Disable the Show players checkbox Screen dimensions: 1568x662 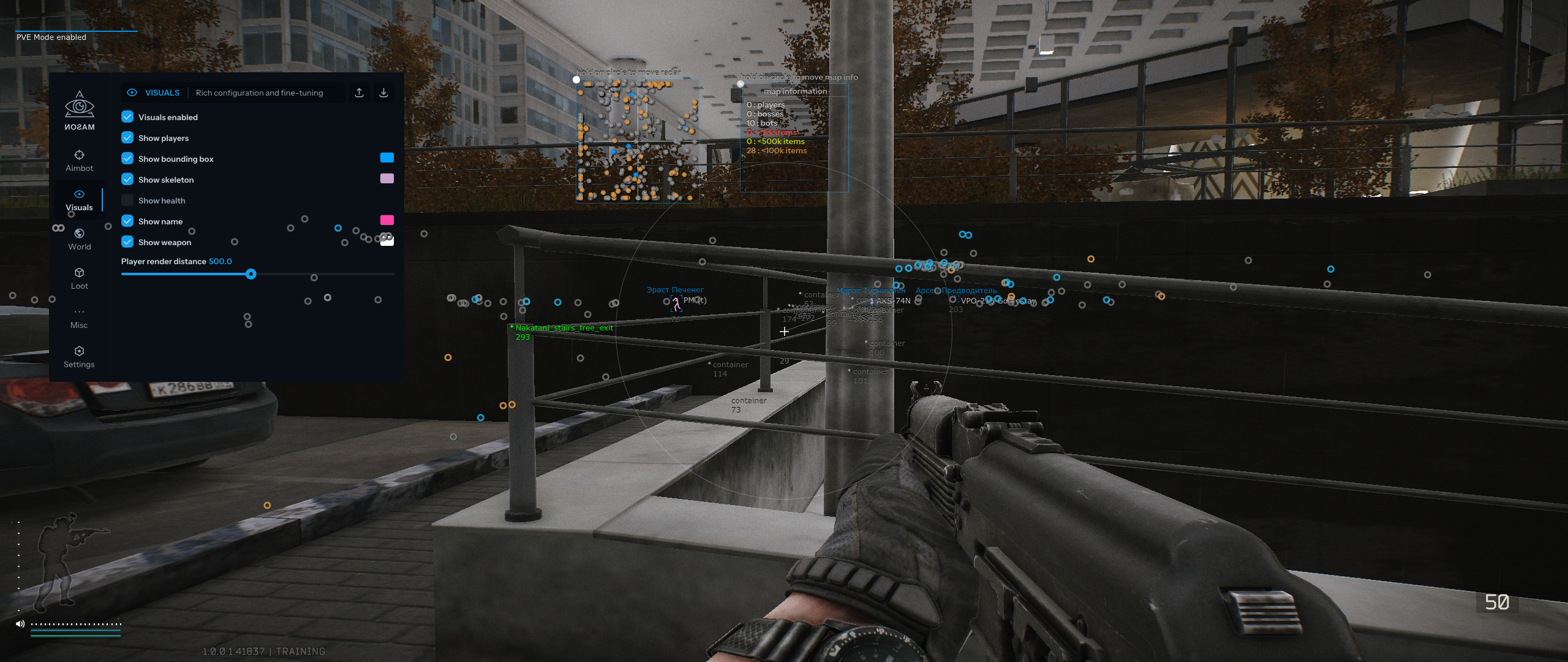point(127,137)
